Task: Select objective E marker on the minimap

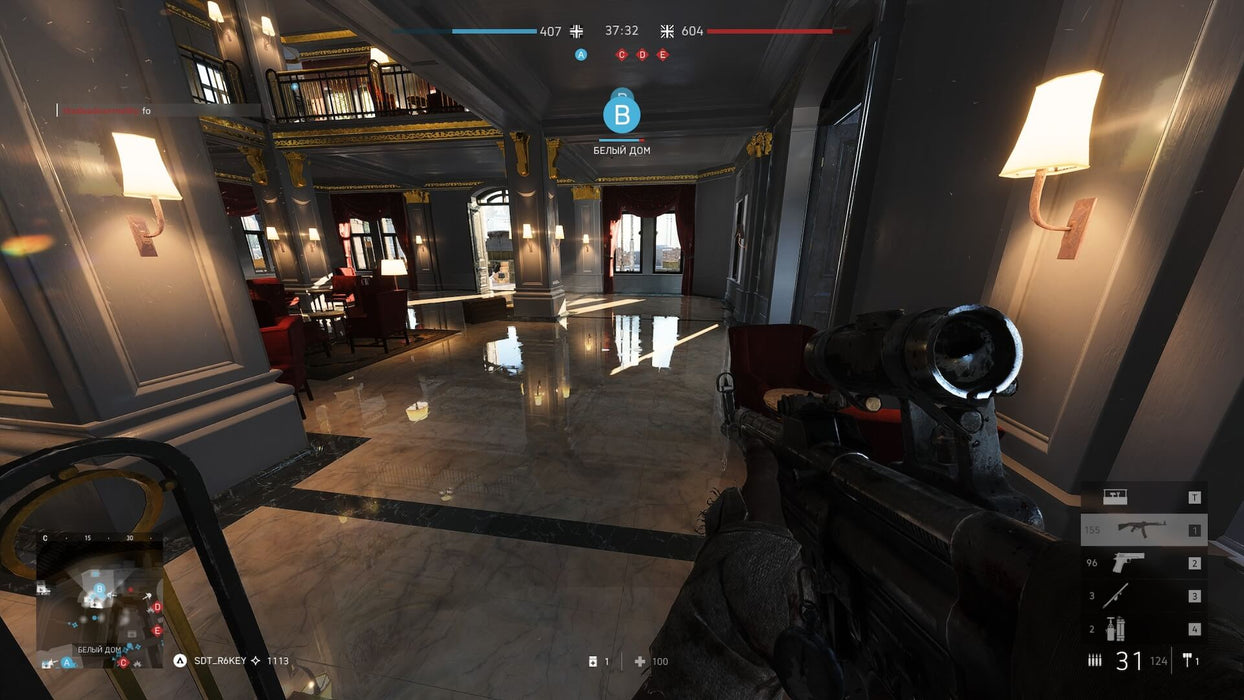Action: point(157,631)
